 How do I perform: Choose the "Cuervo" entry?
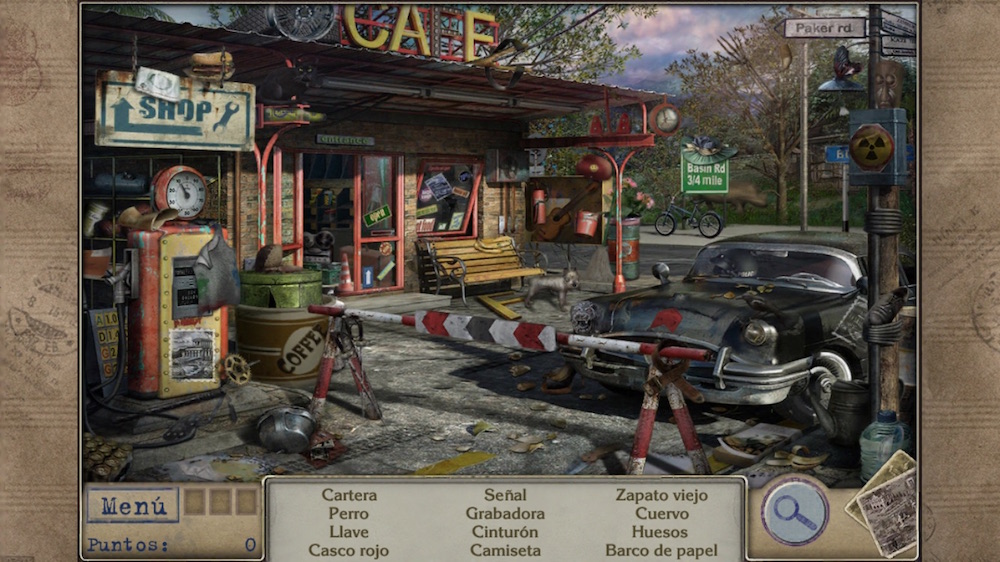pos(661,514)
